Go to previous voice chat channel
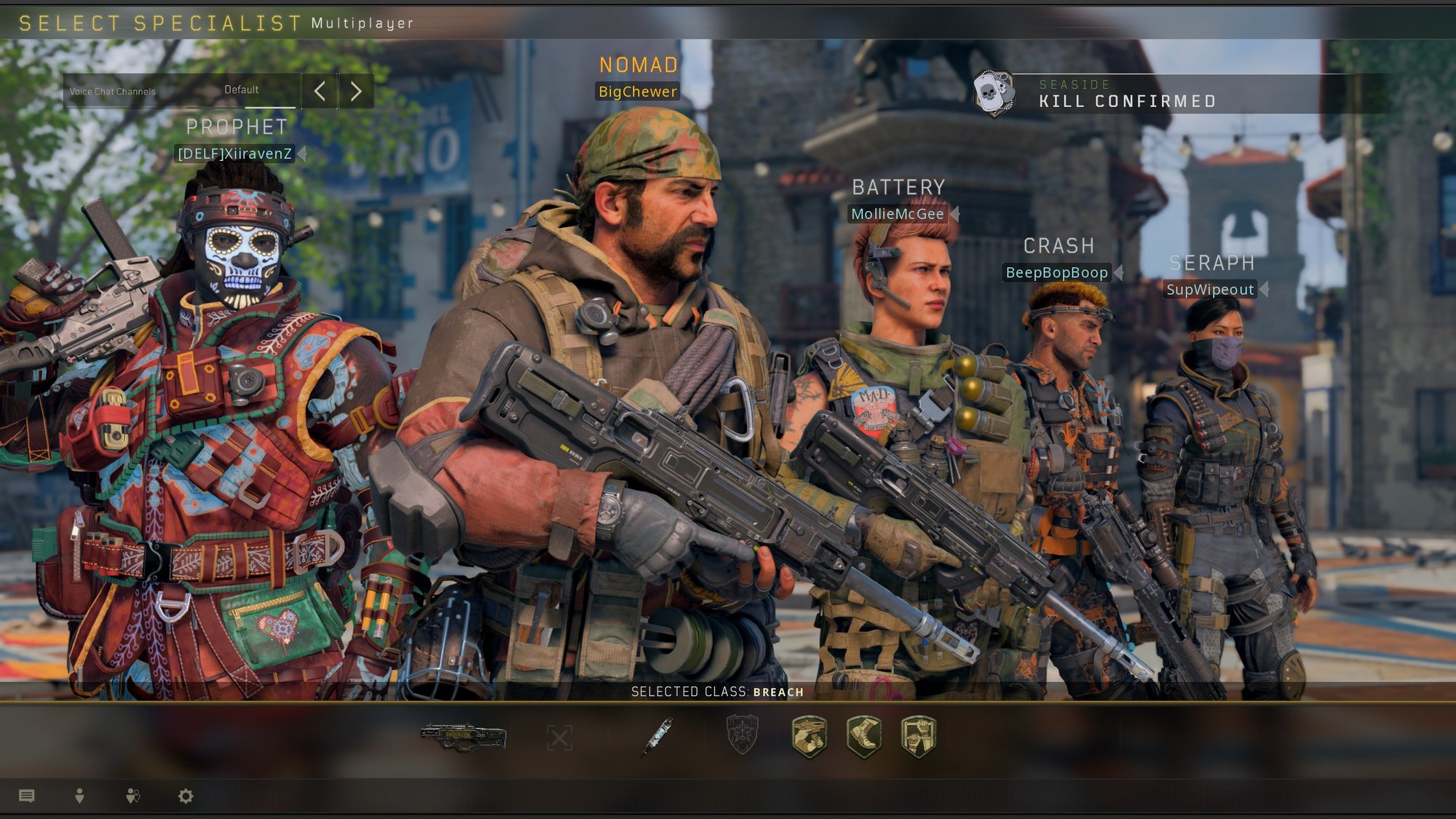Viewport: 1456px width, 819px height. click(x=320, y=91)
